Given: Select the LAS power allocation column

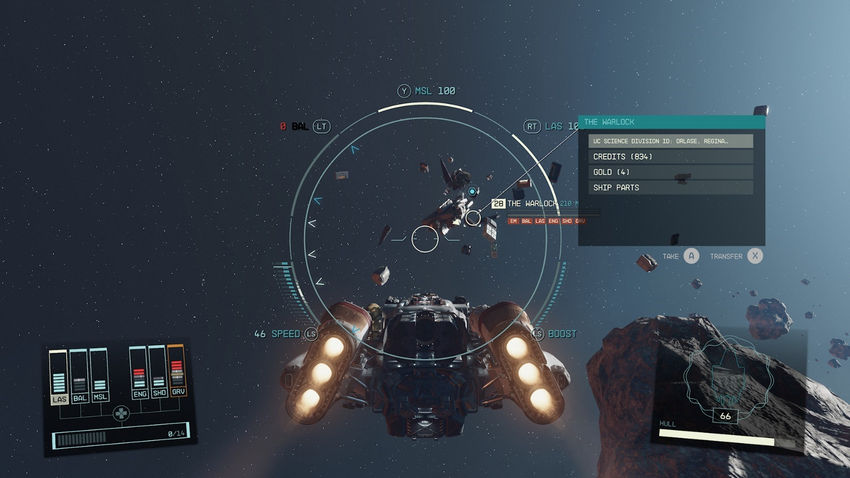Looking at the screenshot, I should [x=59, y=377].
